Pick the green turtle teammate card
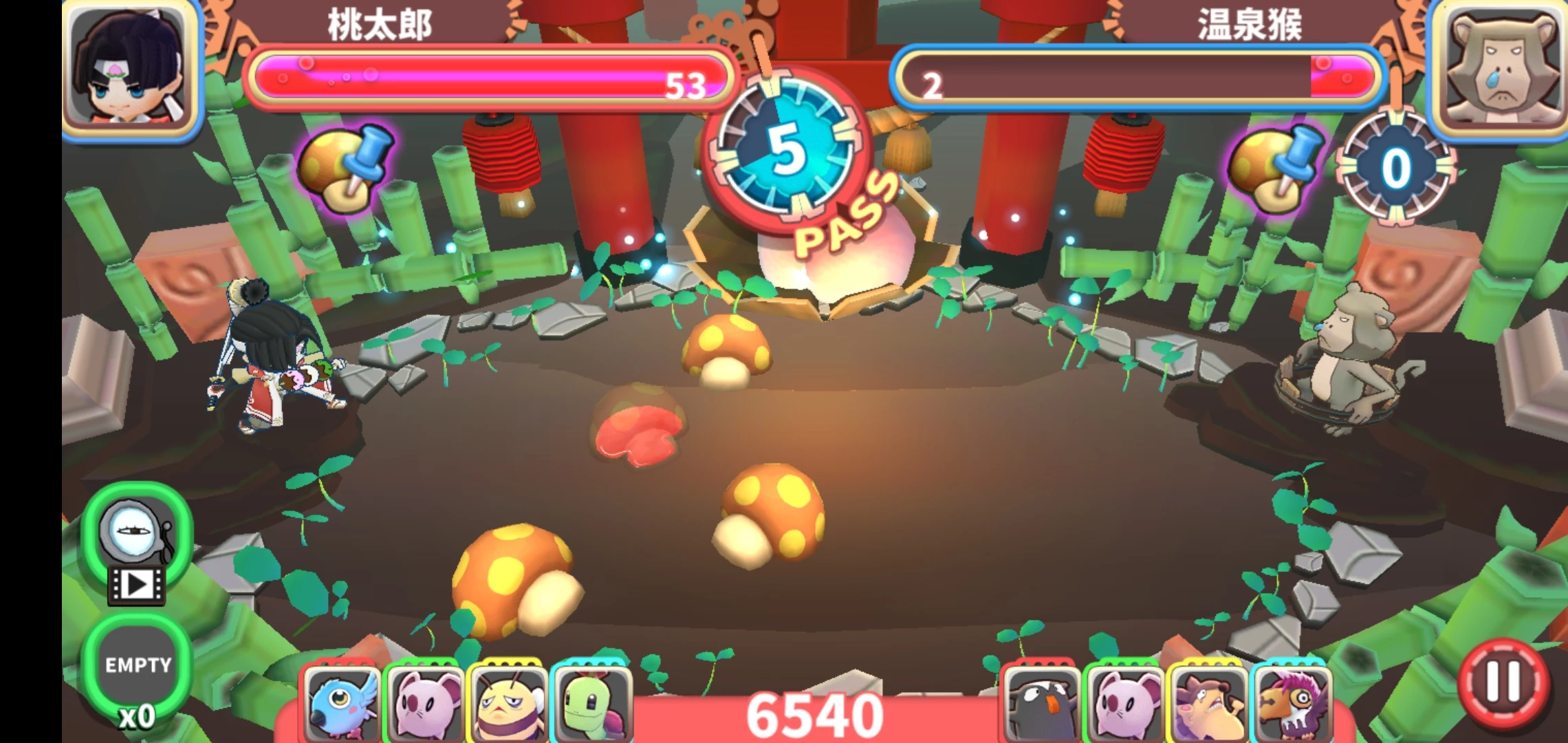Screen dimensions: 1568x743 point(591,703)
